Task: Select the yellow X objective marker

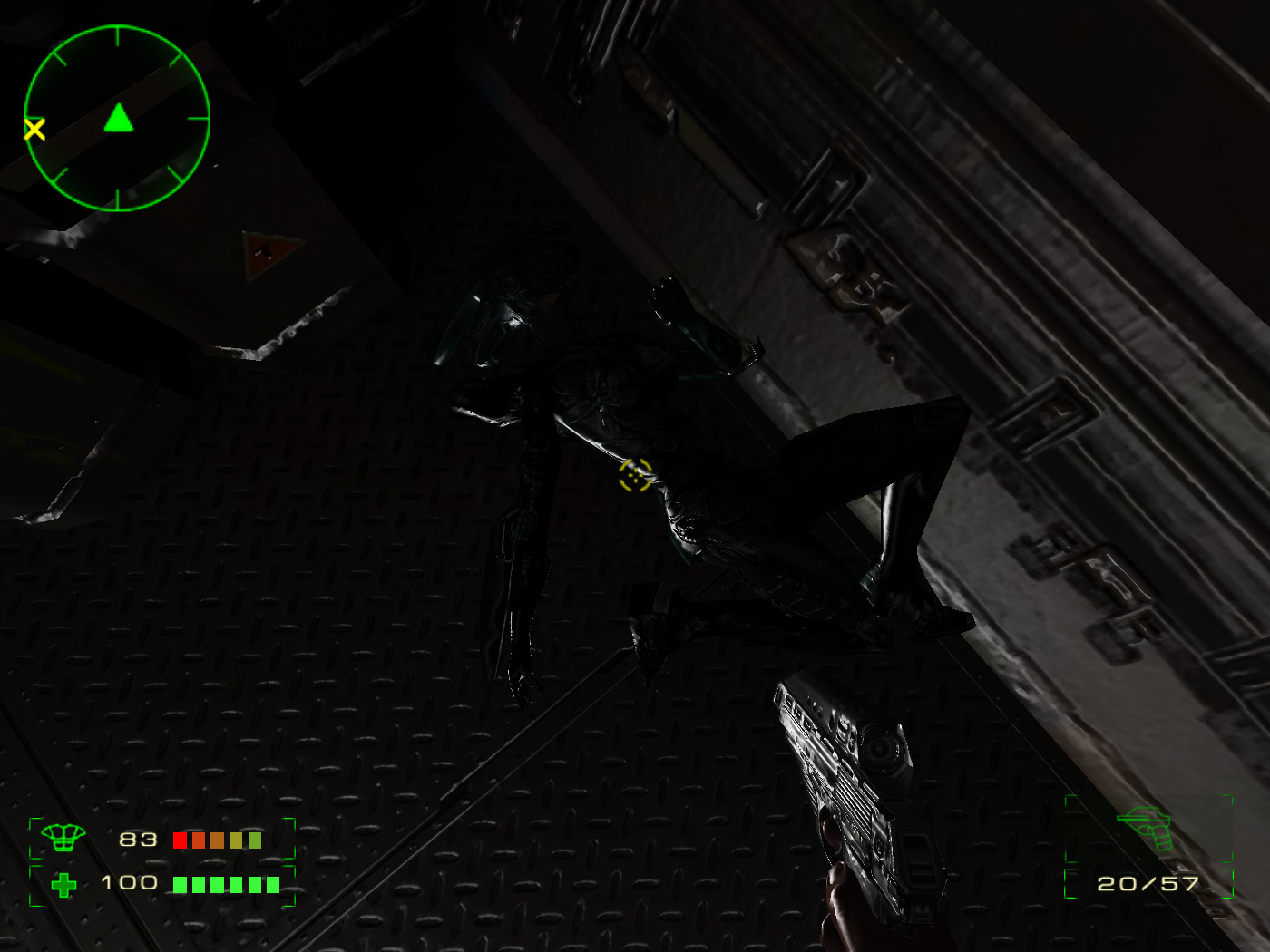Action: (x=34, y=129)
